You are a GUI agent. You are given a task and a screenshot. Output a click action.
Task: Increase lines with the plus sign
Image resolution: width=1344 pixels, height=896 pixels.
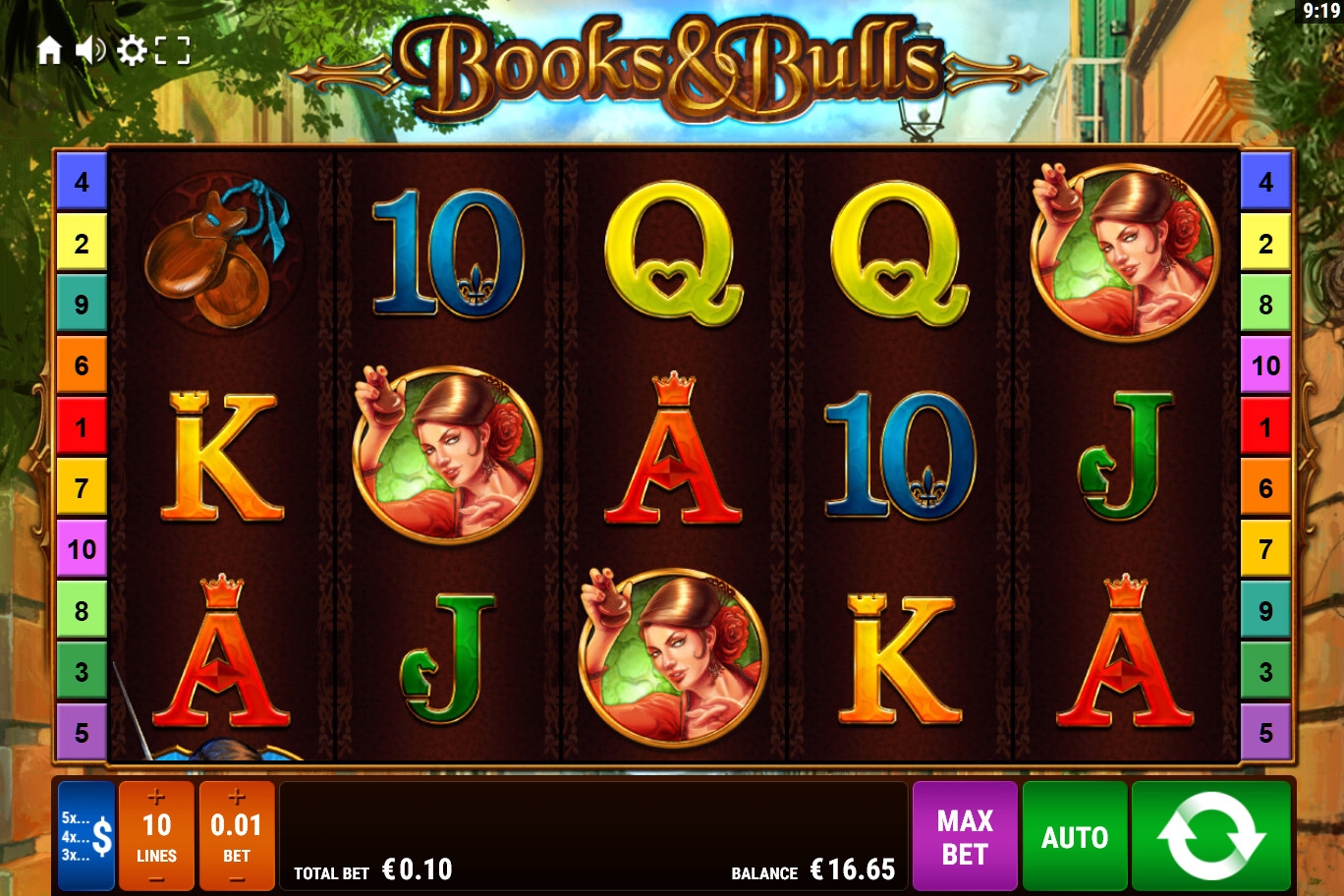point(156,797)
